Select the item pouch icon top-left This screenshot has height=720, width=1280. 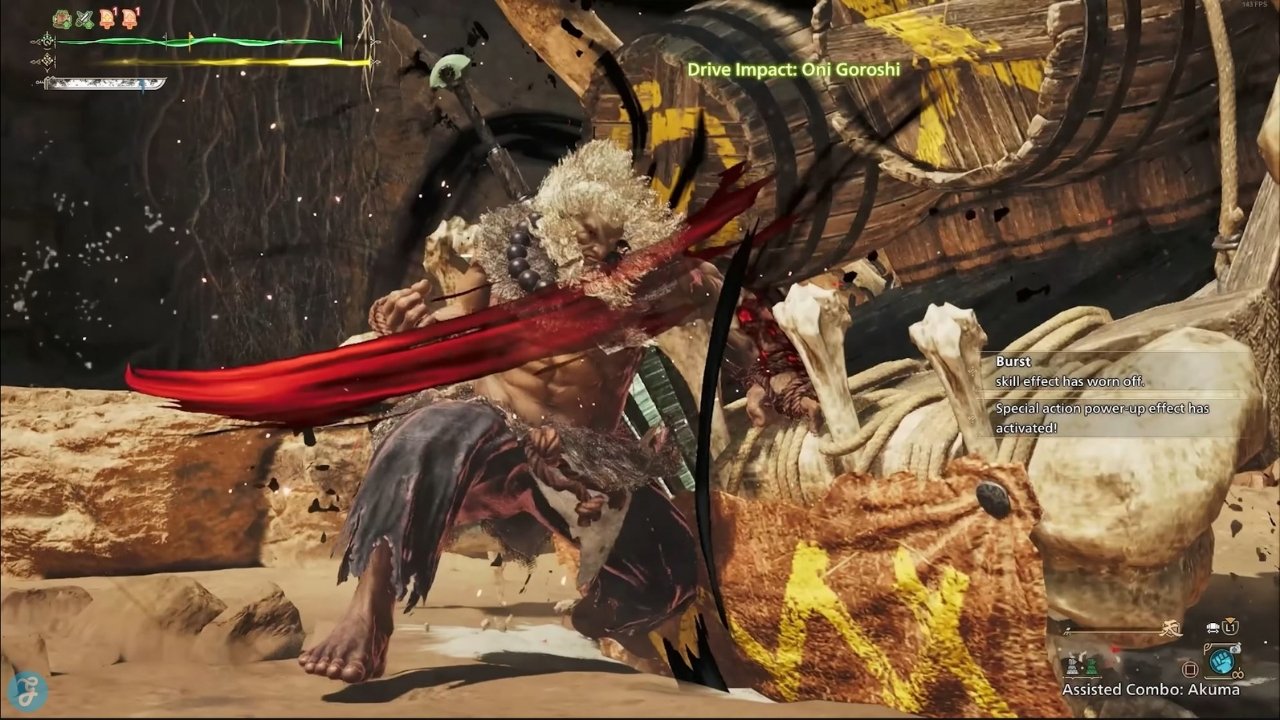61,17
